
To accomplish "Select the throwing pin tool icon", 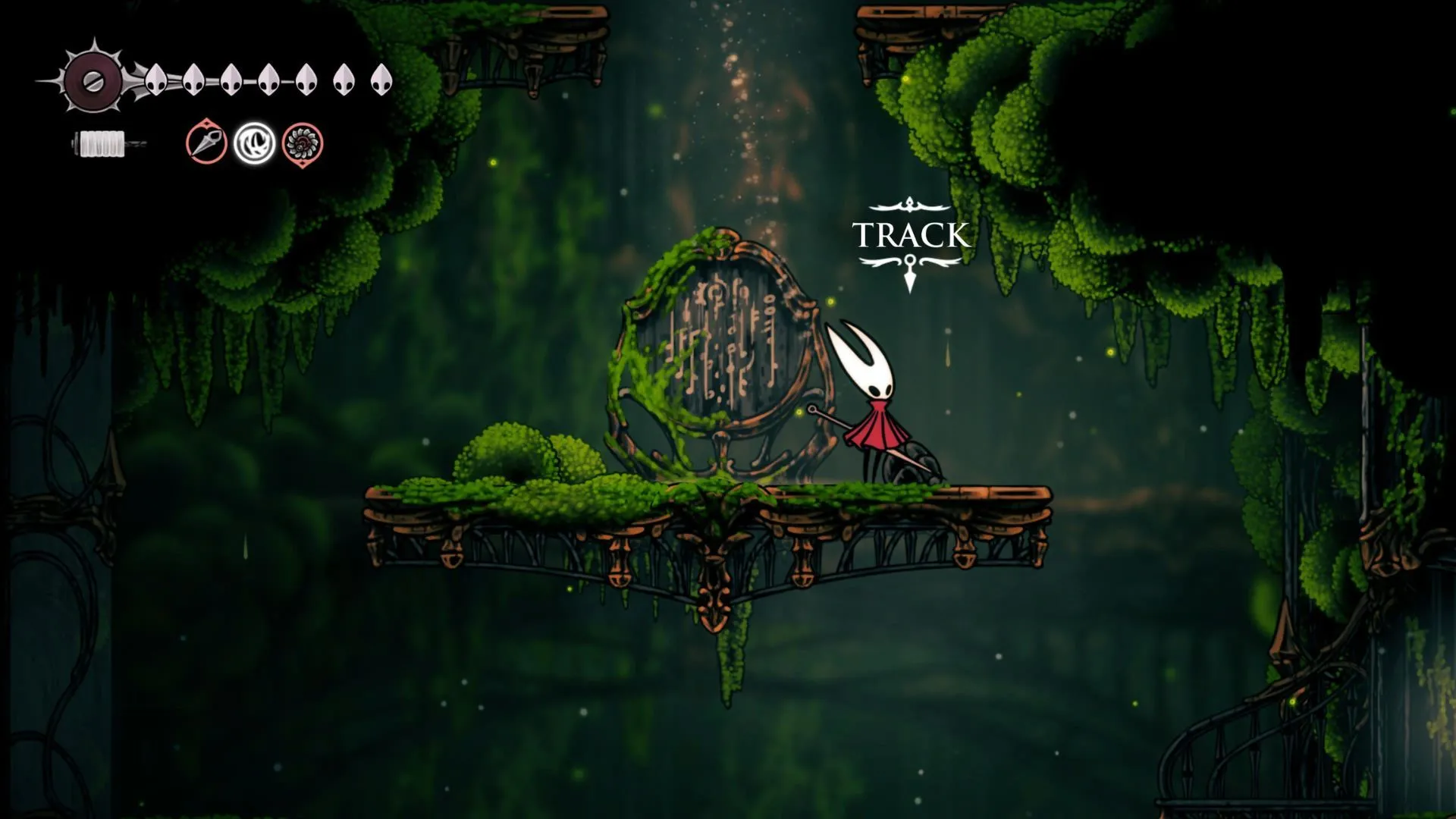I will (x=206, y=142).
